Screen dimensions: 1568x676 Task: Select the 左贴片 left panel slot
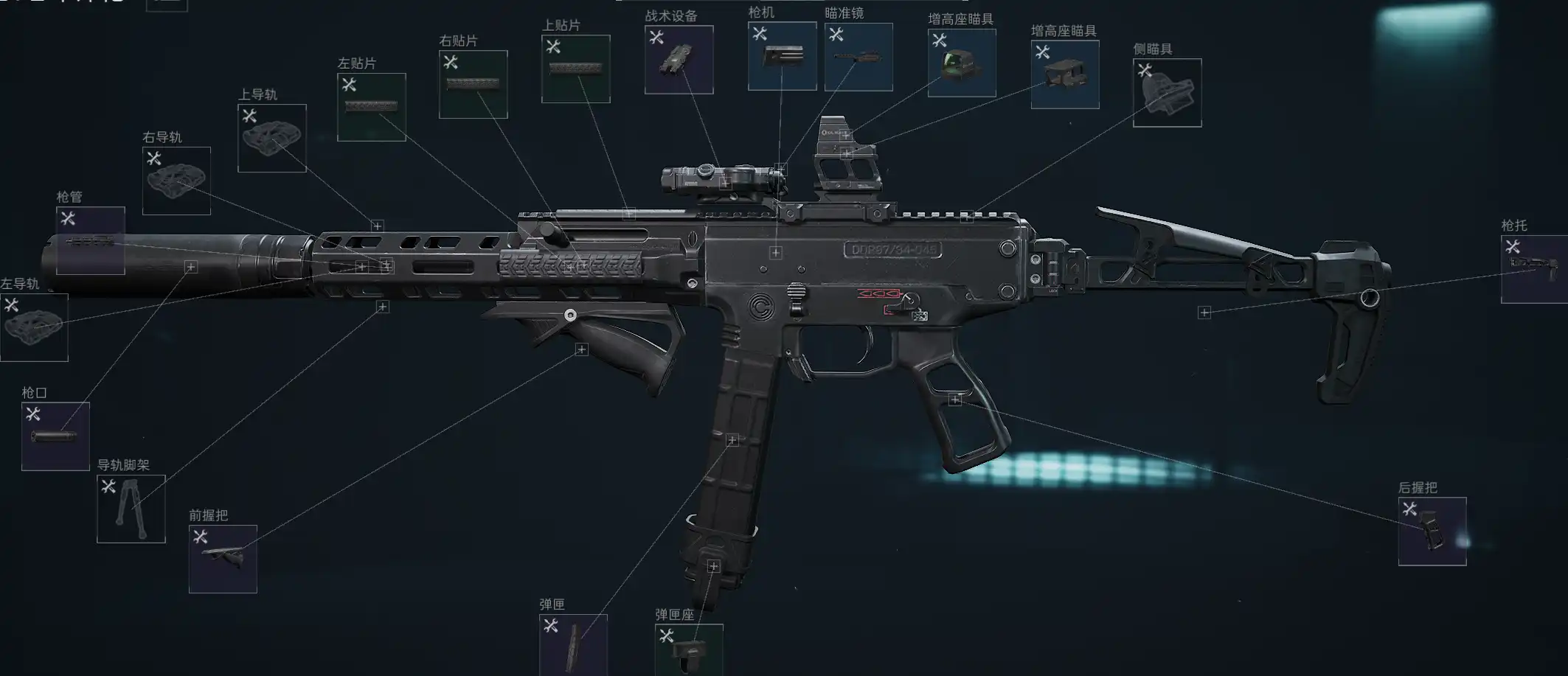coord(371,107)
